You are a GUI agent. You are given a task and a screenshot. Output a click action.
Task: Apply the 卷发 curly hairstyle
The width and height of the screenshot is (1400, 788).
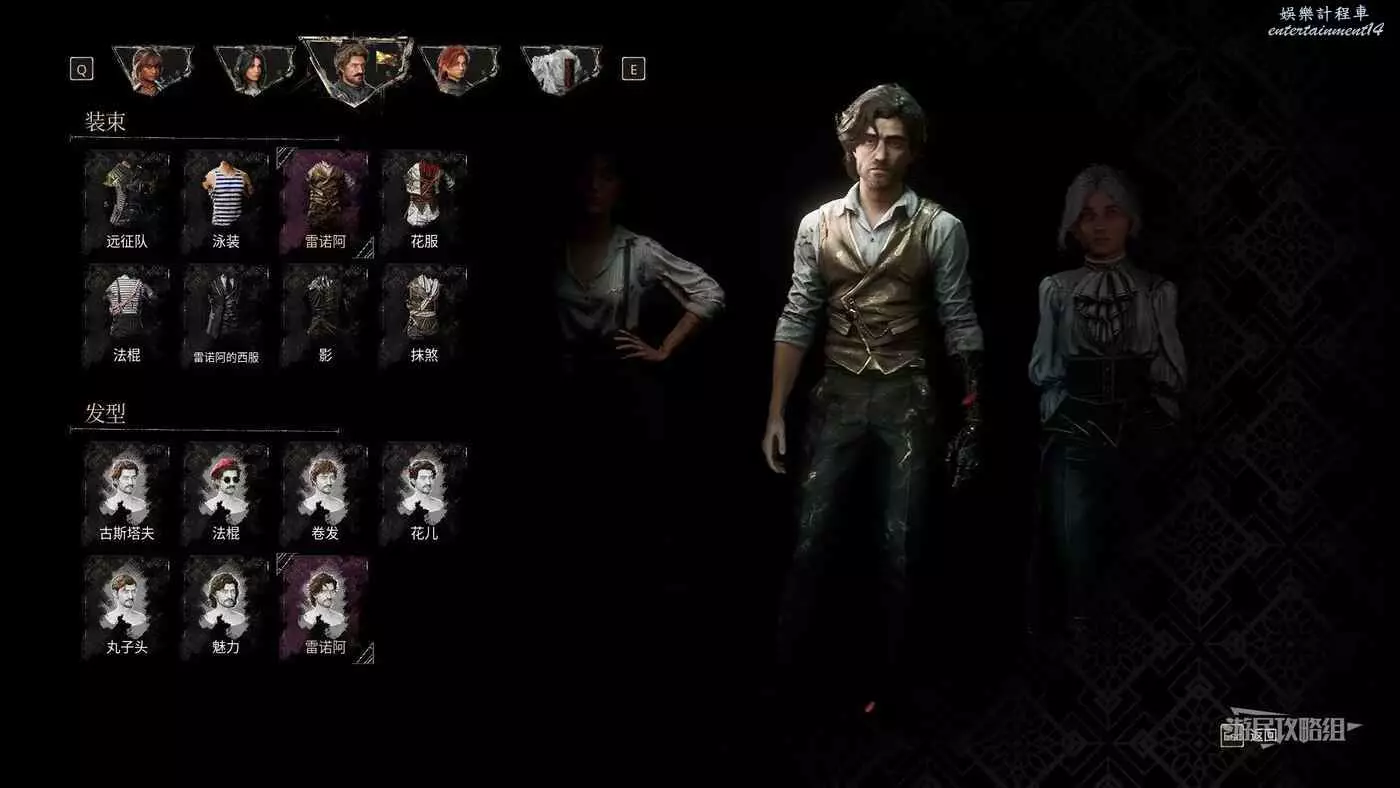325,491
